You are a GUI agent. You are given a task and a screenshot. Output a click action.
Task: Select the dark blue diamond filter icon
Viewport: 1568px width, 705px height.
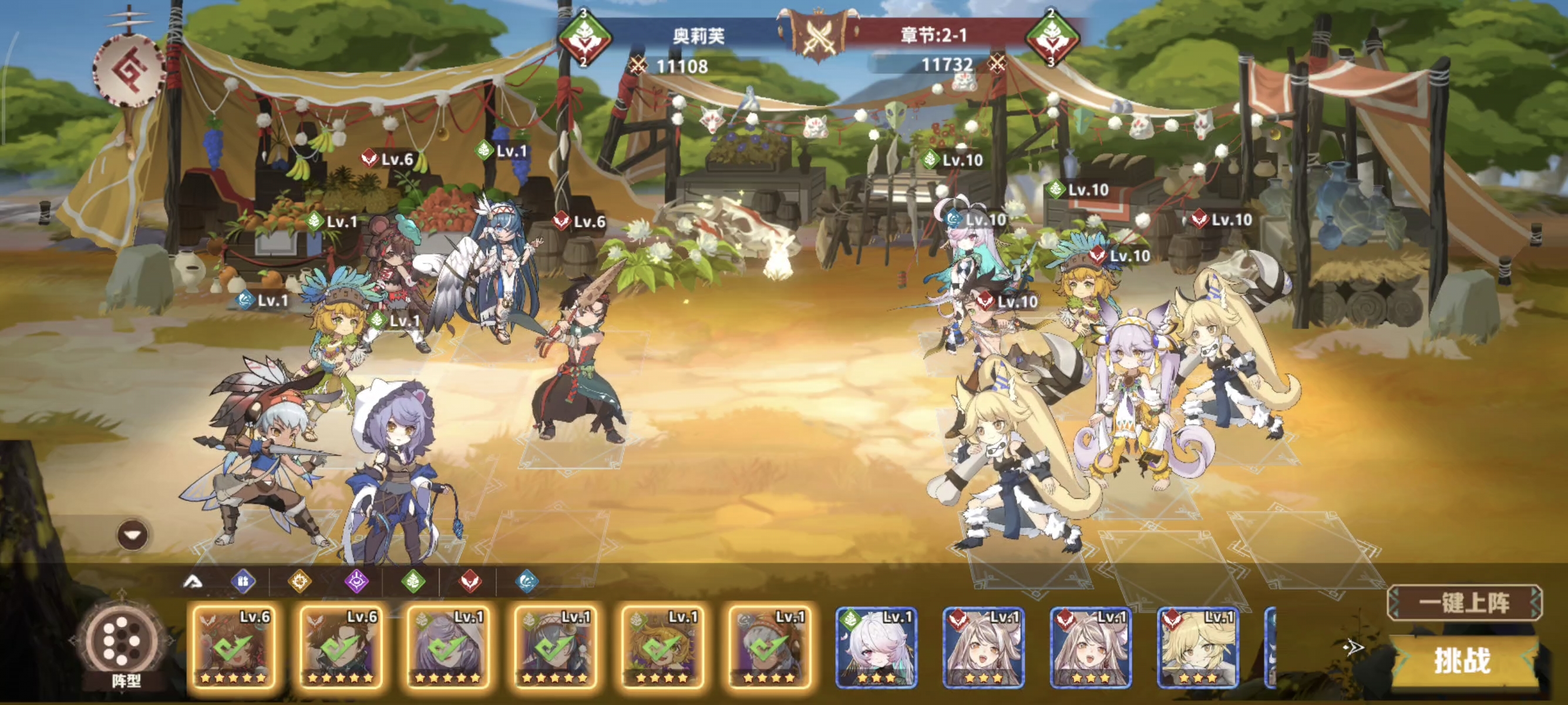click(243, 582)
